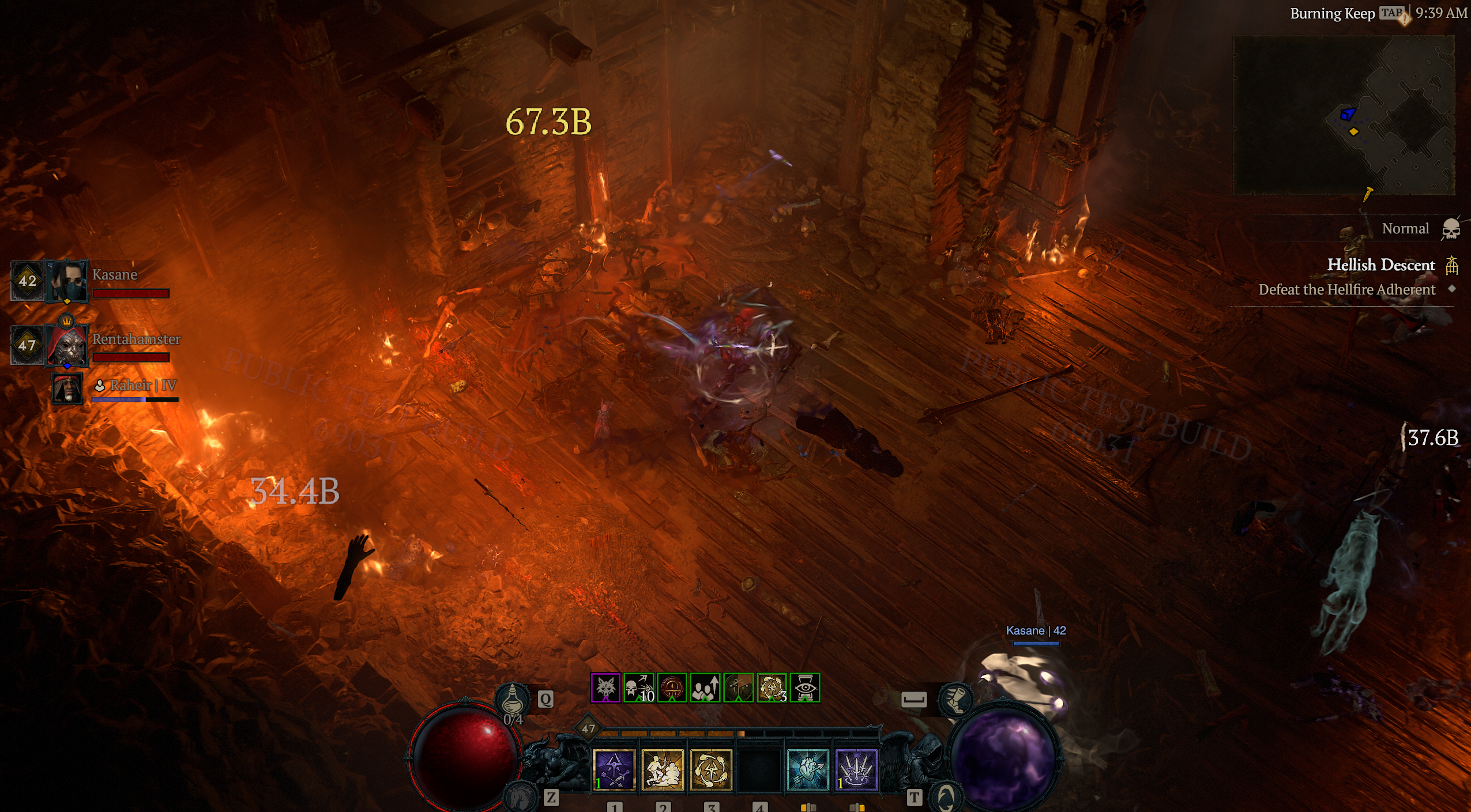The image size is (1471, 812).
Task: Click Raheir mercenary portrait
Action: point(67,389)
